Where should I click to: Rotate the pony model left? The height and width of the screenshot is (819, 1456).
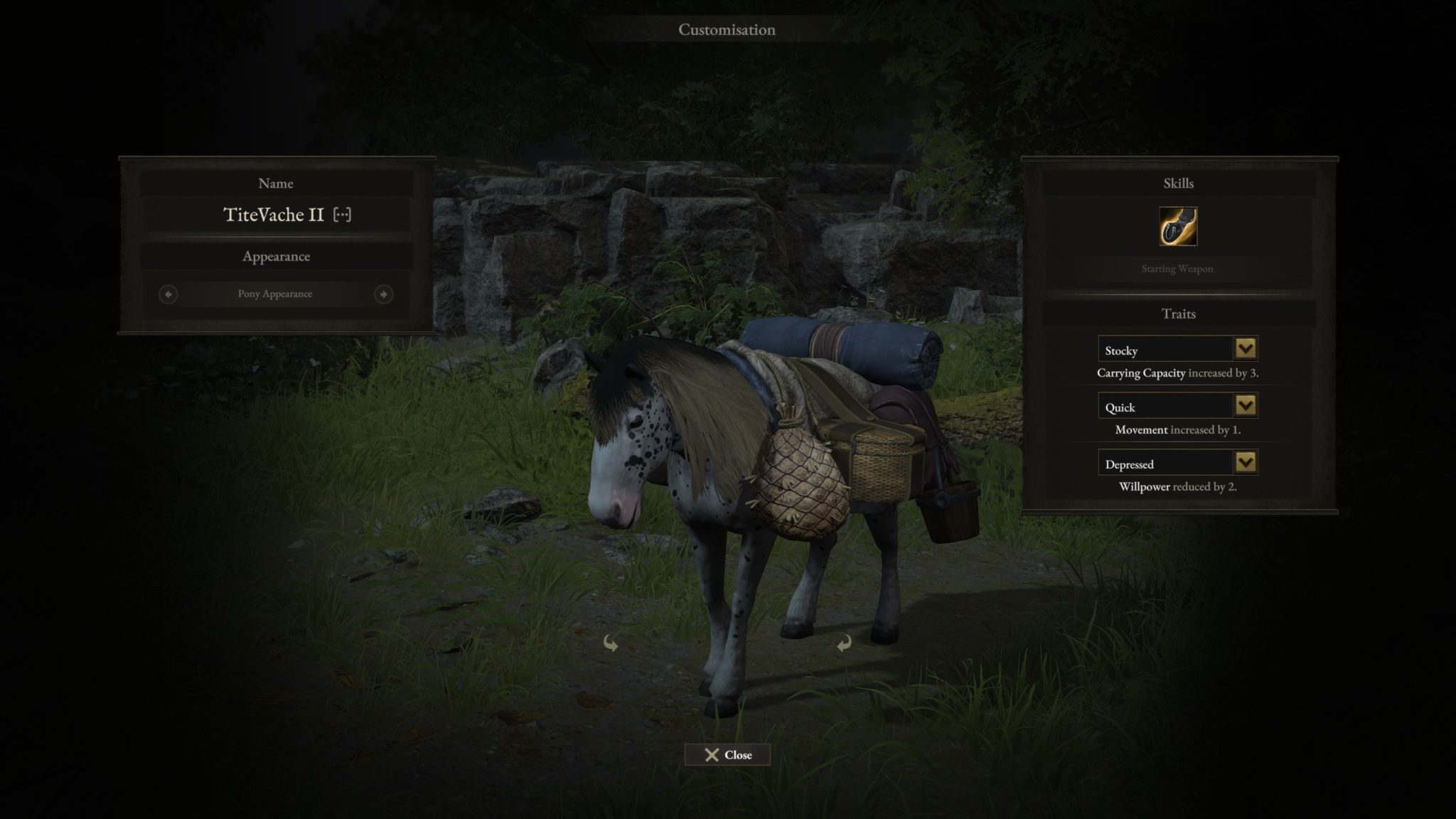[x=610, y=643]
